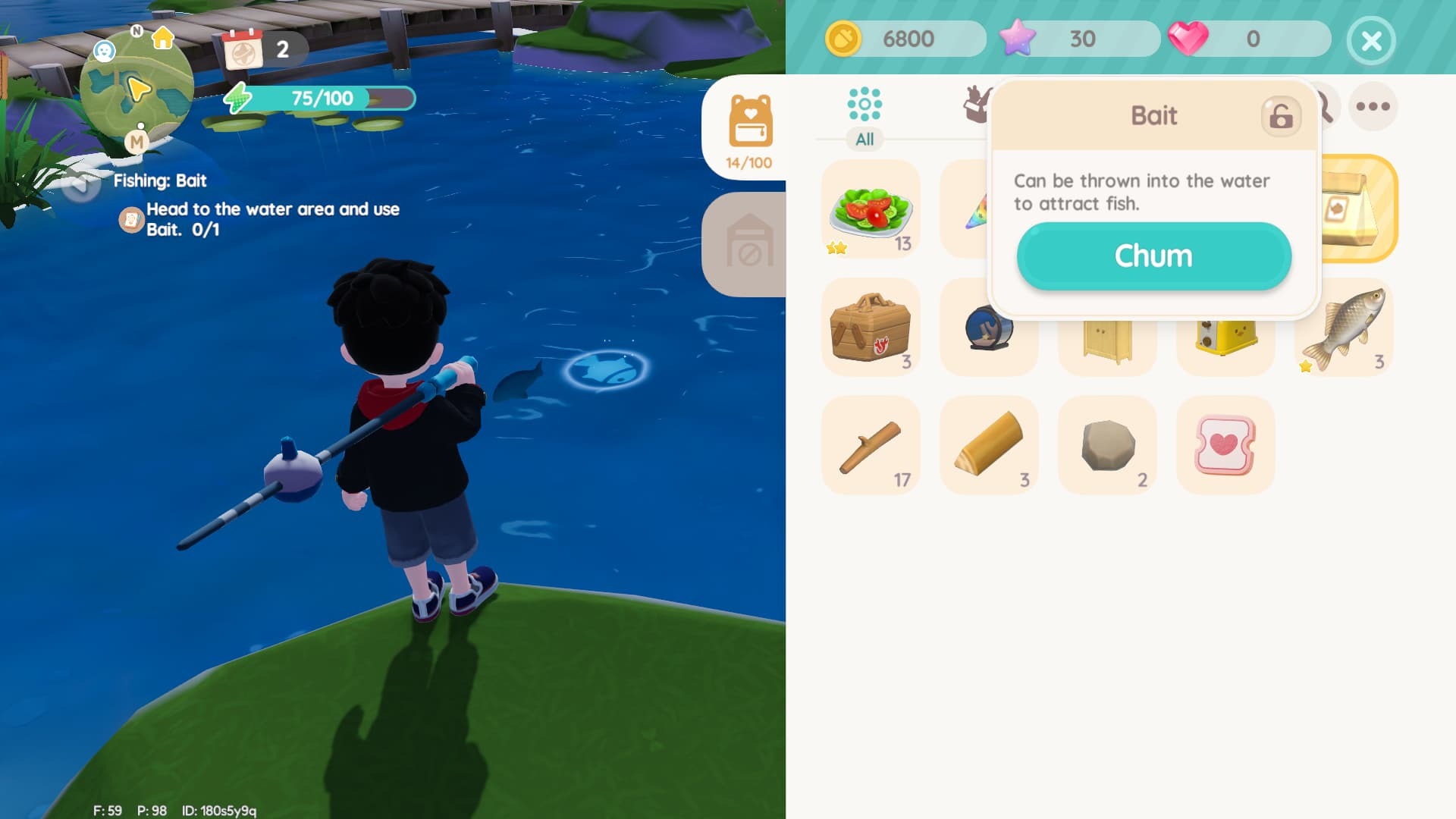Viewport: 1456px width, 819px height.
Task: Select the salad item slot
Action: tap(871, 209)
